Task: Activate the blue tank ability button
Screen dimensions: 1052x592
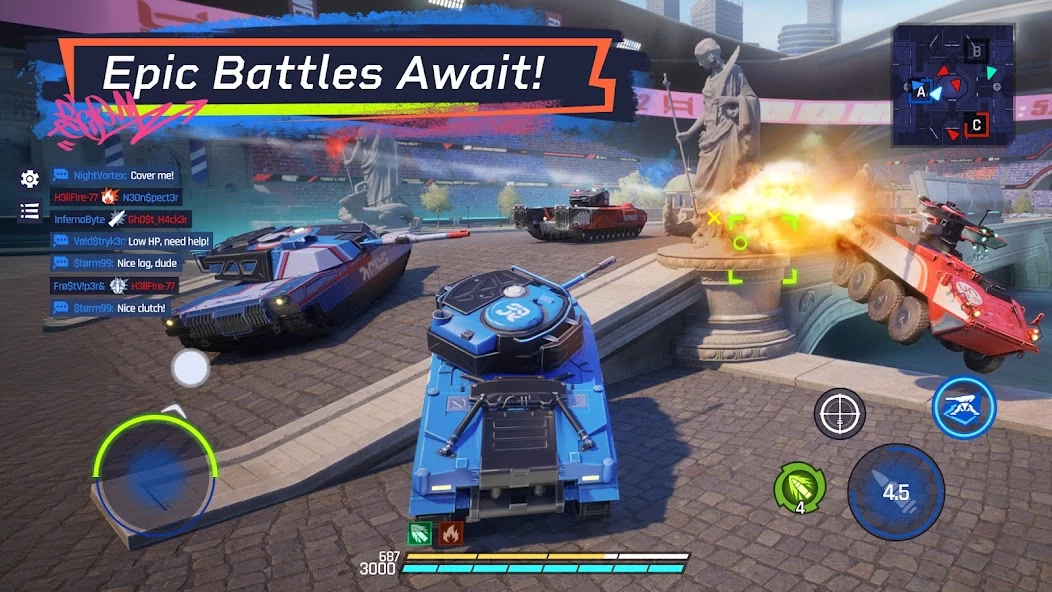Action: (x=963, y=406)
